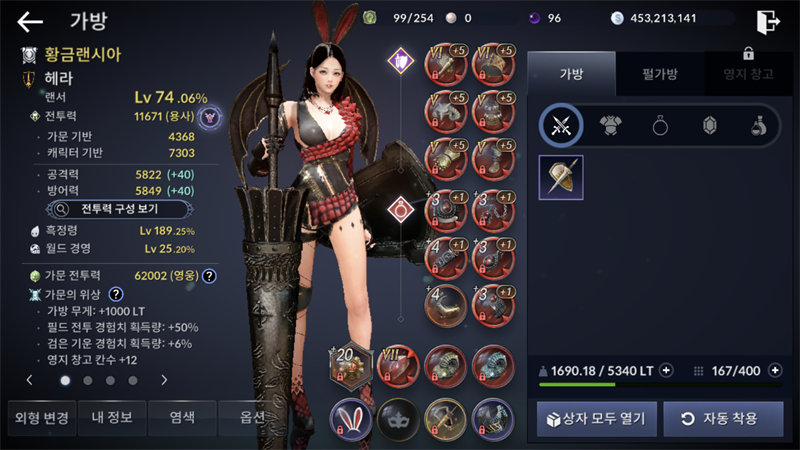Select the bunny ears costume slot
The width and height of the screenshot is (800, 450).
point(350,417)
